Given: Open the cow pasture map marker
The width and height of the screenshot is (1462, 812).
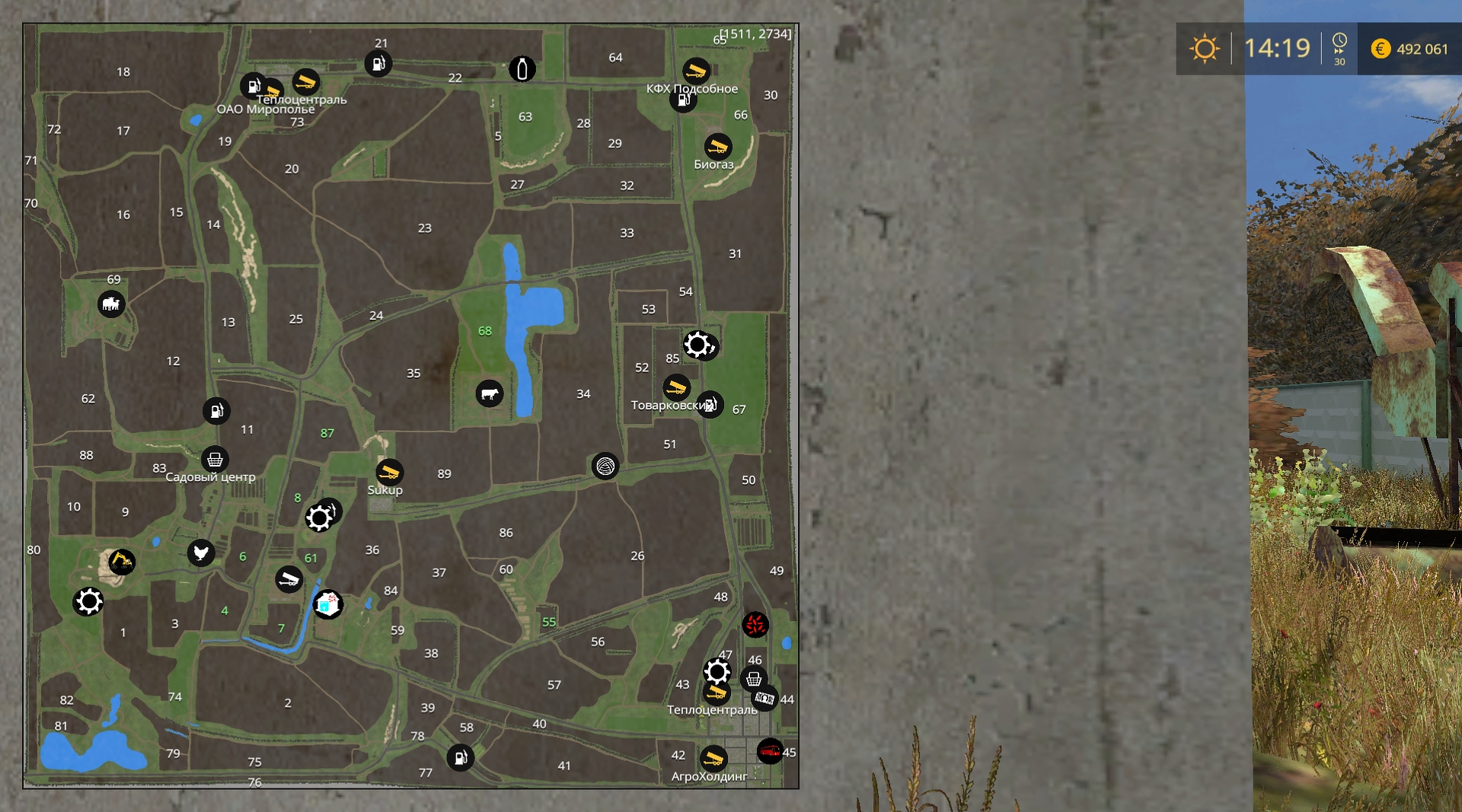Looking at the screenshot, I should pos(490,393).
